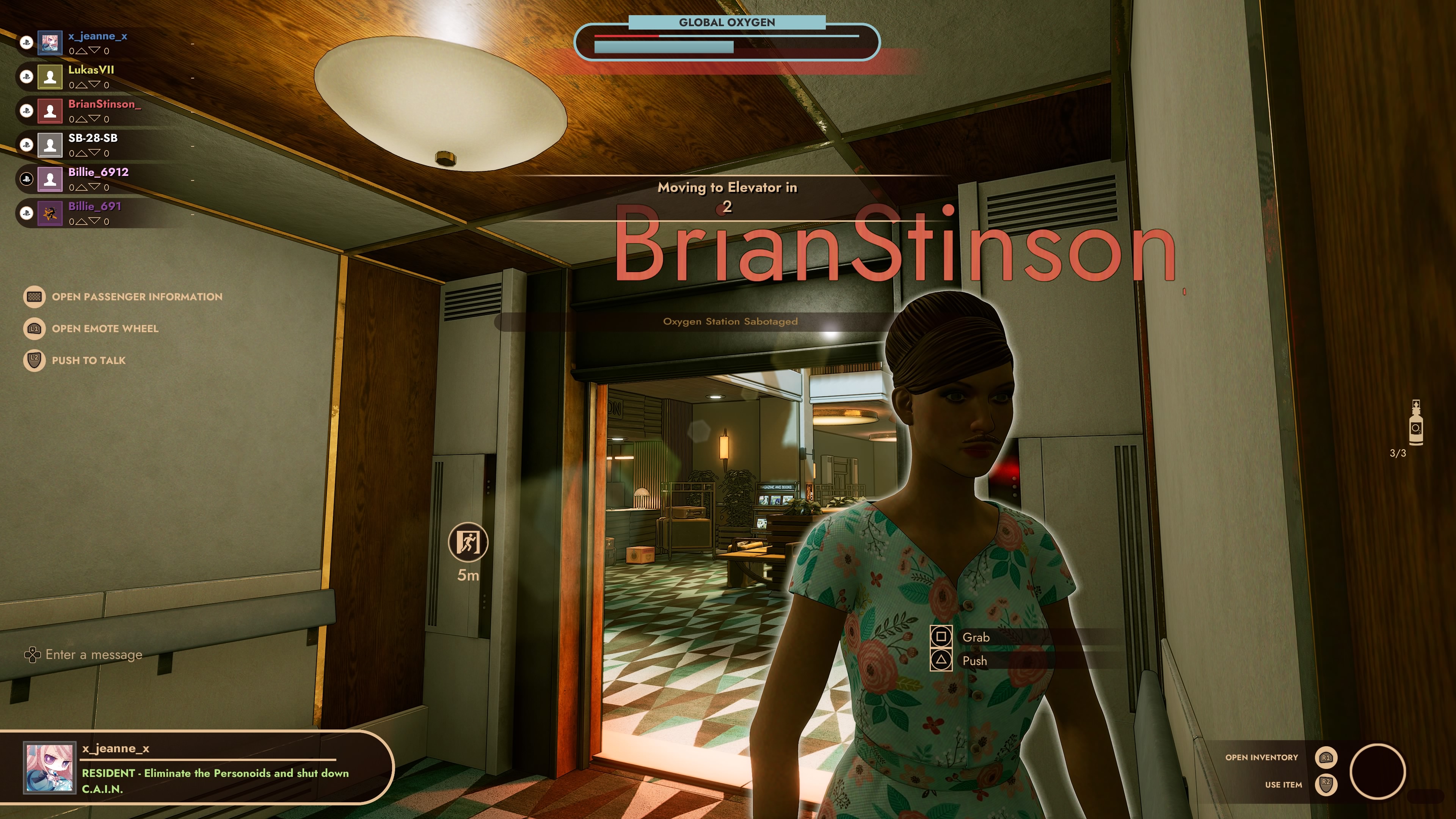Click the emergency exit waypoint marker
1456x819 pixels.
pyautogui.click(x=468, y=543)
